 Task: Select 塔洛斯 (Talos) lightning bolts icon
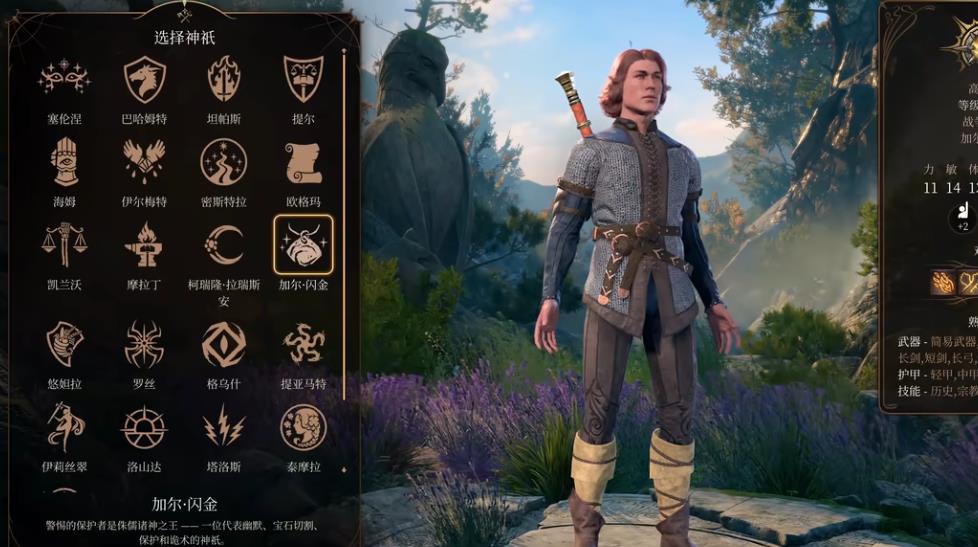223,427
